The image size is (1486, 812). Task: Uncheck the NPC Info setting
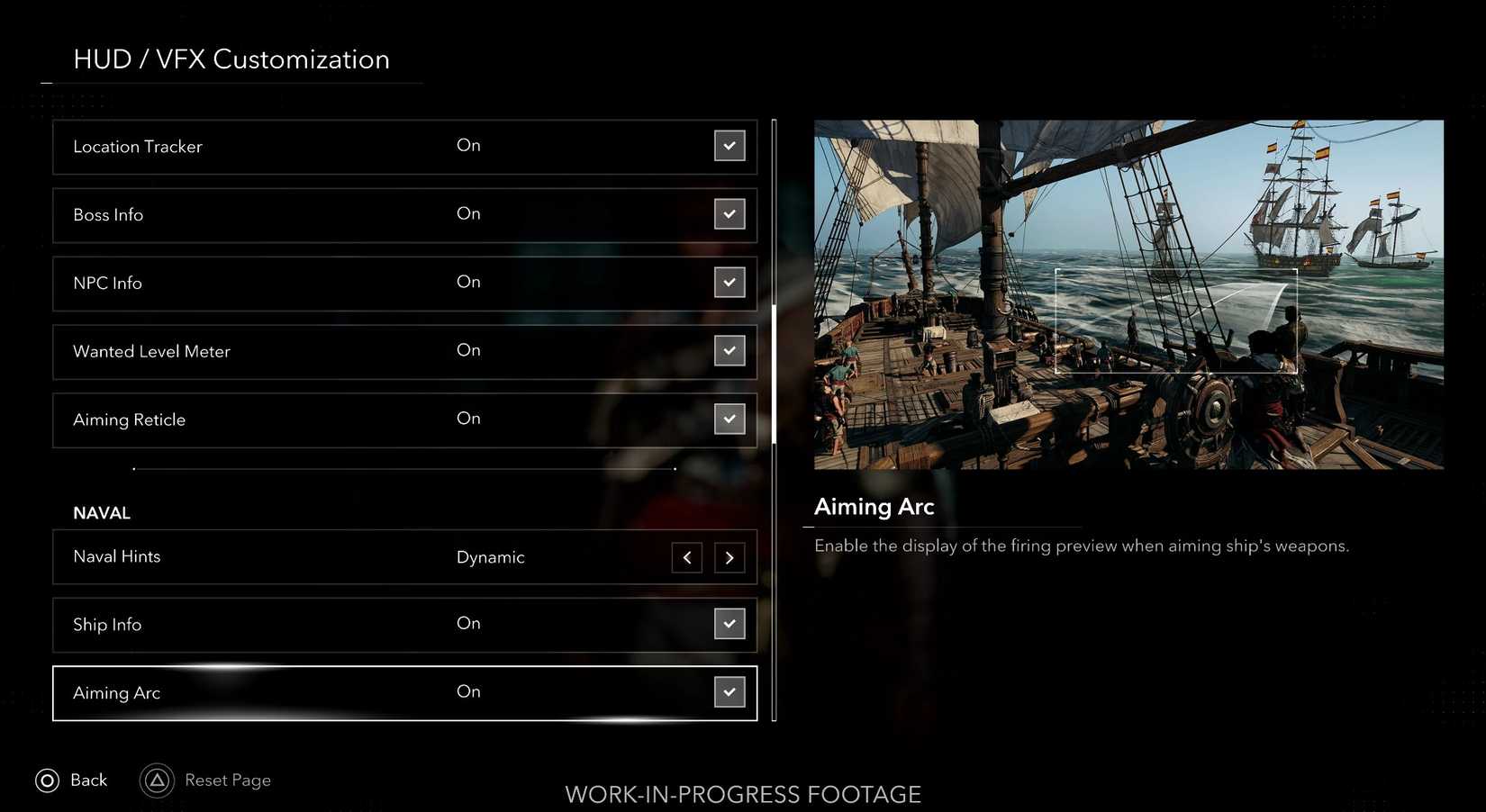(729, 282)
